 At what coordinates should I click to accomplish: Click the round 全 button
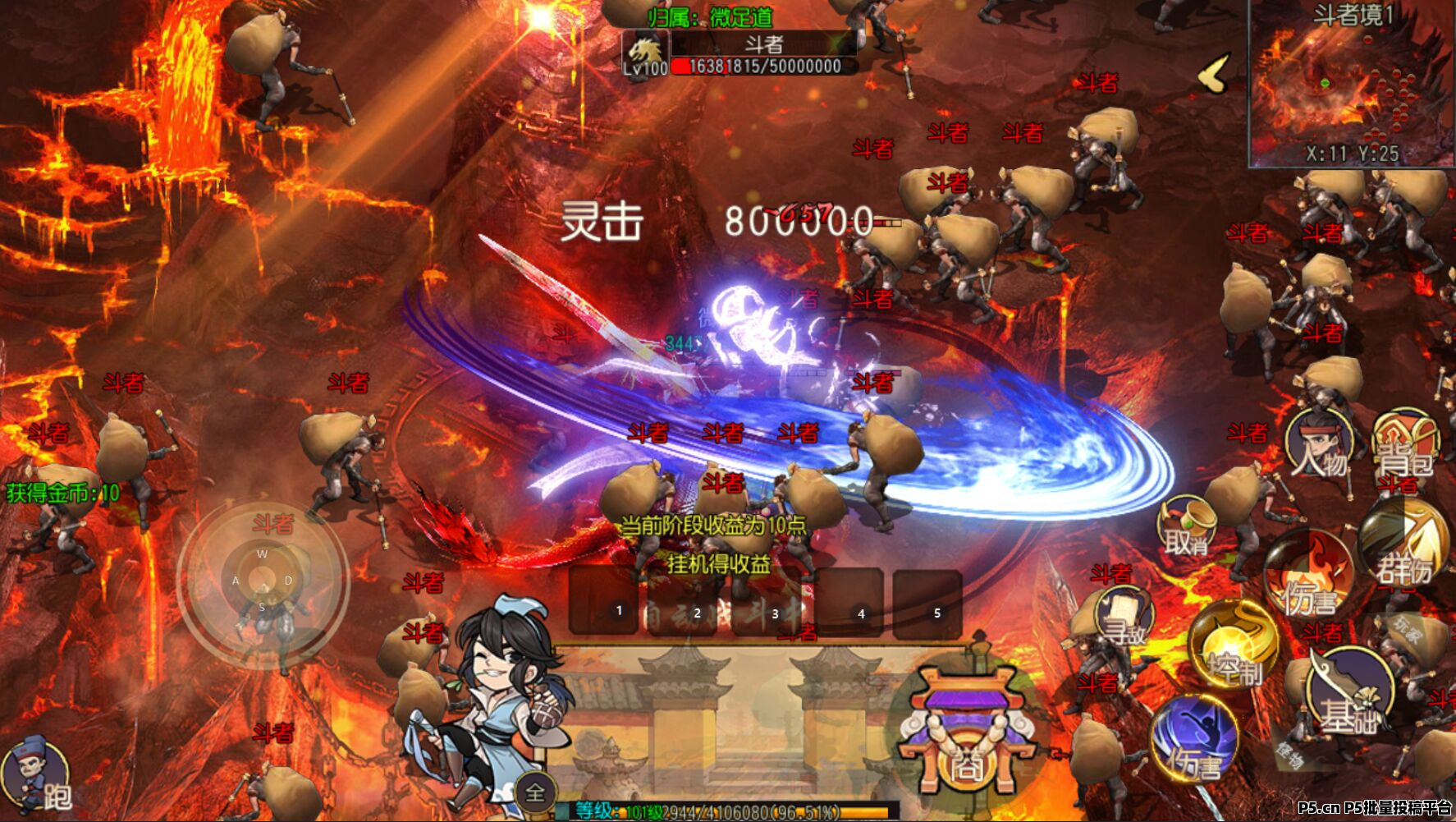(x=535, y=792)
